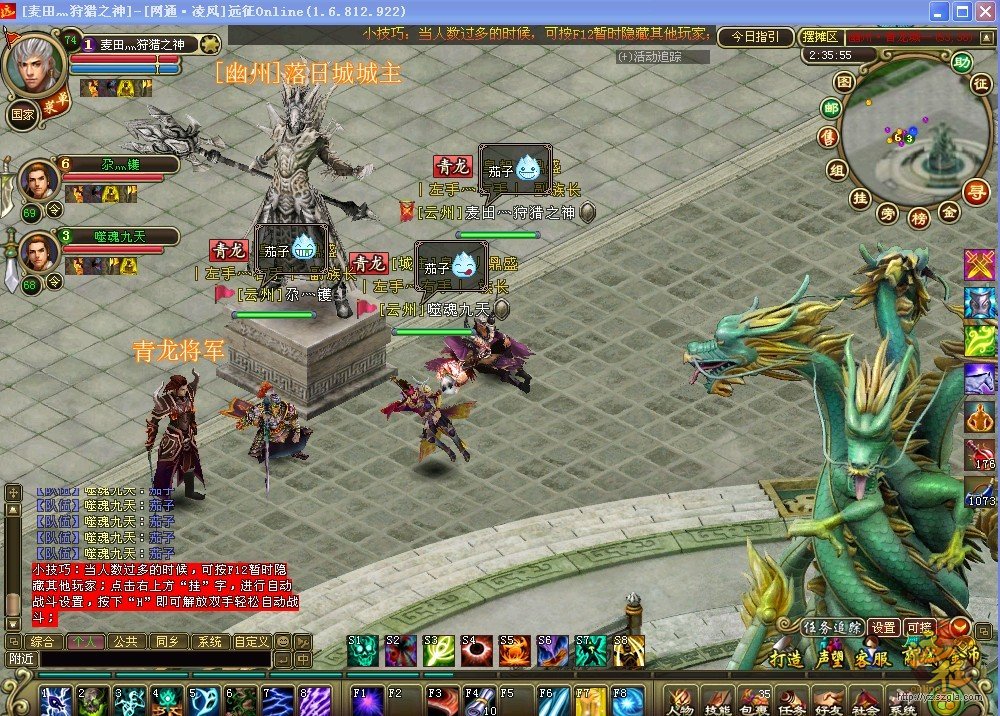Click the 寻 pathfinding button
This screenshot has height=716, width=1000.
pyautogui.click(x=975, y=188)
